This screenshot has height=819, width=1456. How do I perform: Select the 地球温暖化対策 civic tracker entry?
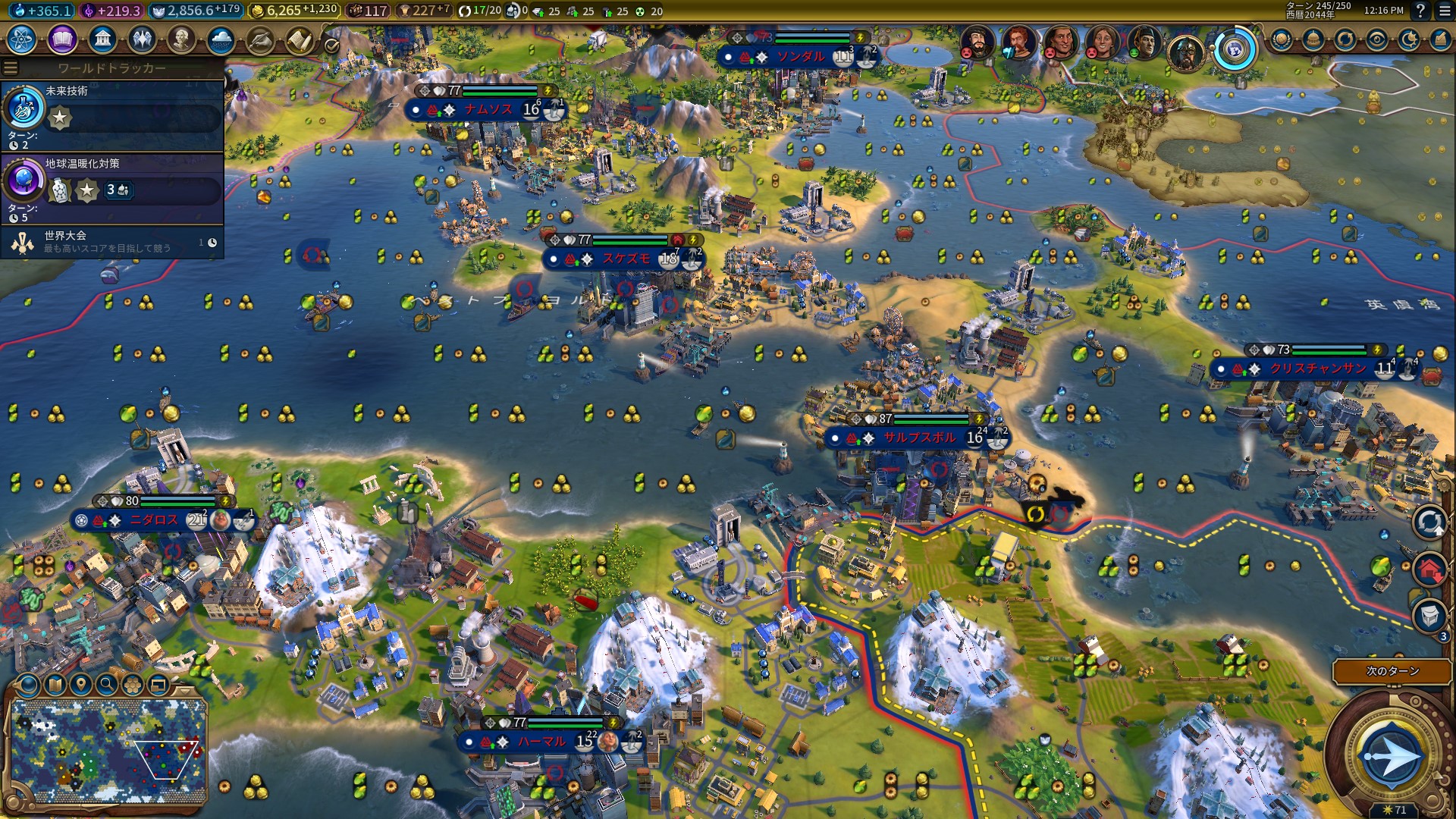click(114, 187)
